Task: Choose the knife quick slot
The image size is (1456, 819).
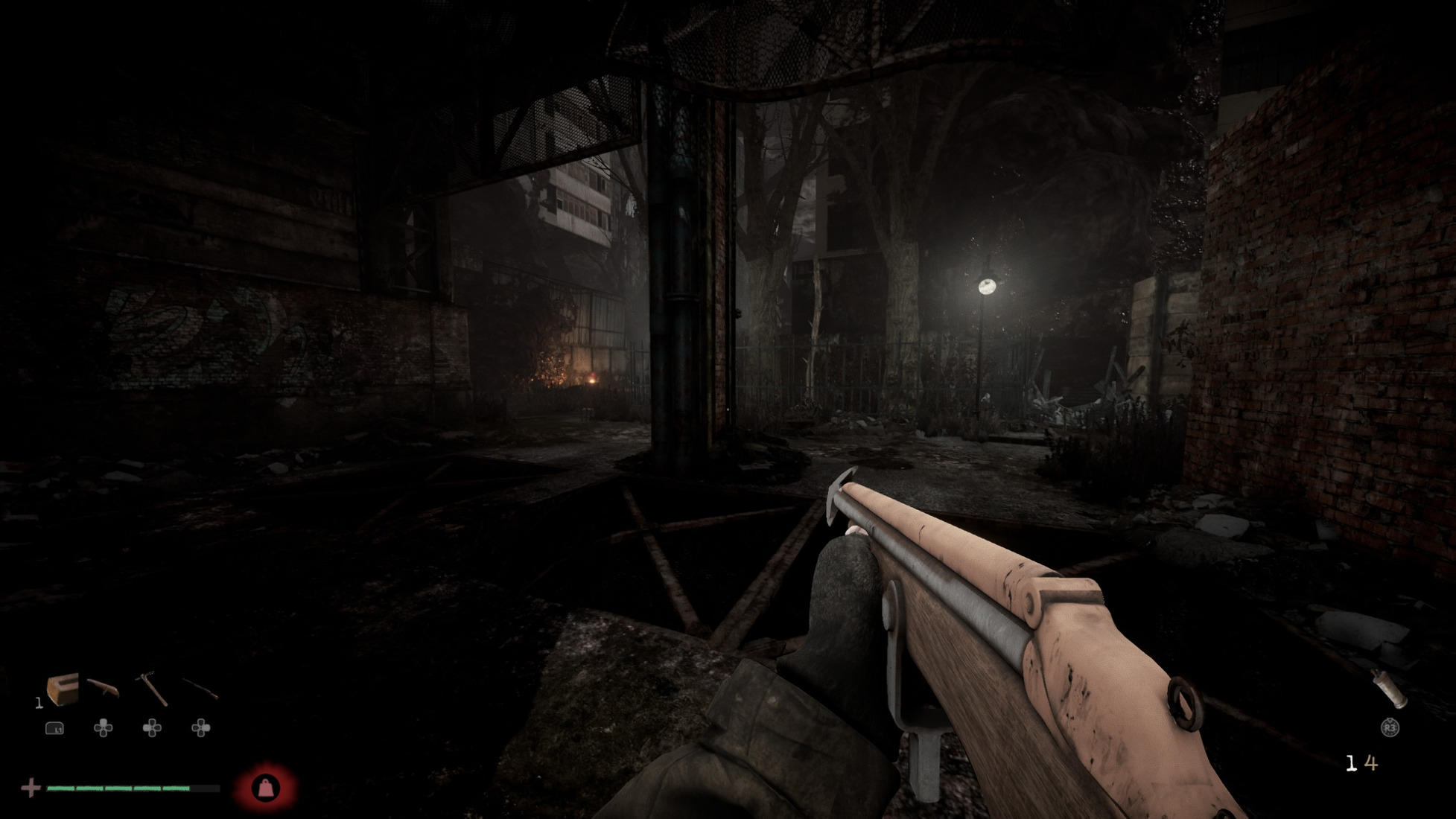Action: (x=103, y=688)
